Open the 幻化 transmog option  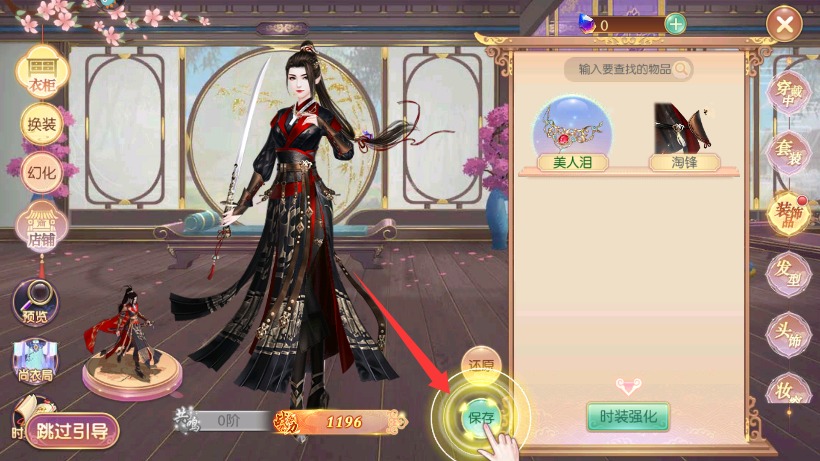click(x=42, y=171)
